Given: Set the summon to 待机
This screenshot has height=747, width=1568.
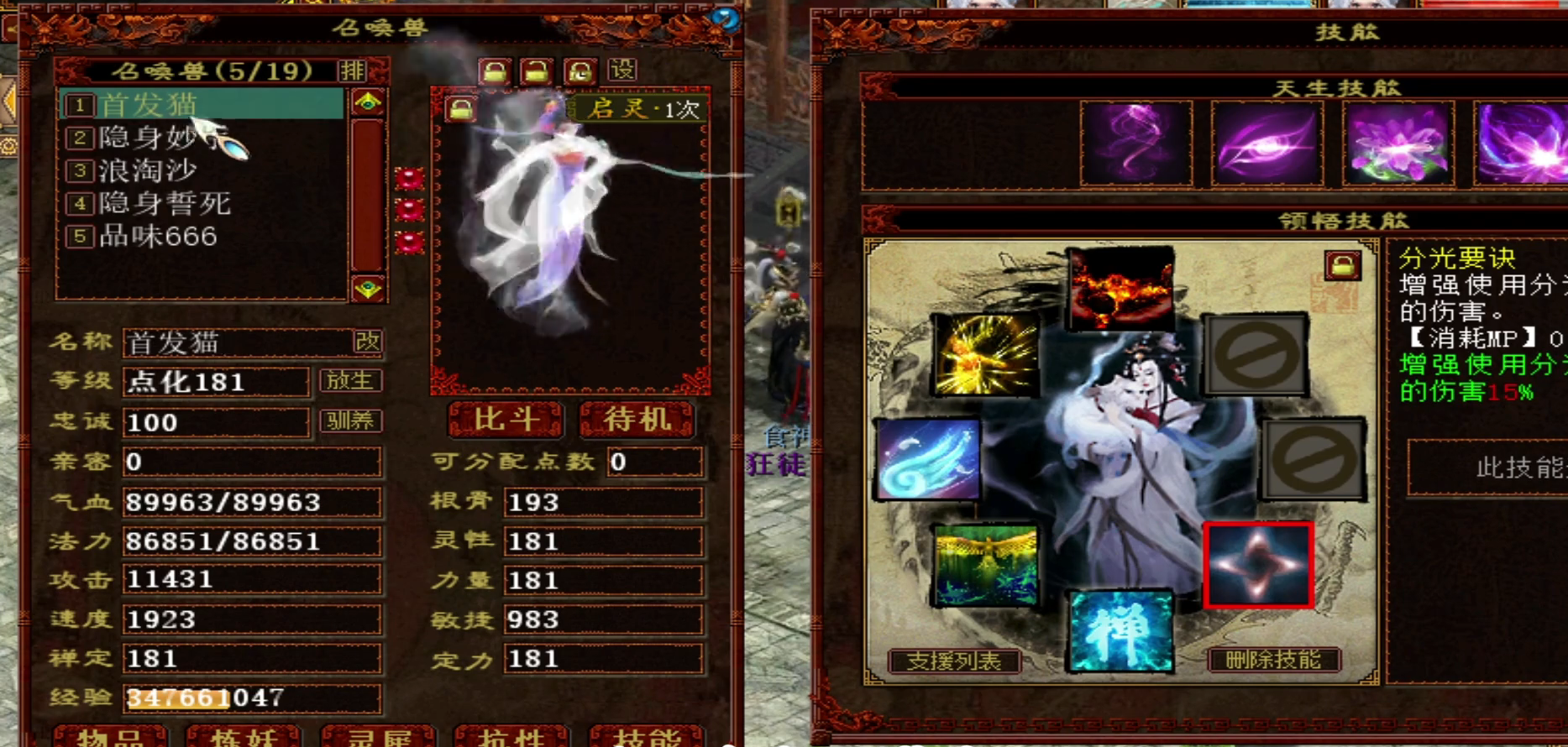Looking at the screenshot, I should pos(637,419).
